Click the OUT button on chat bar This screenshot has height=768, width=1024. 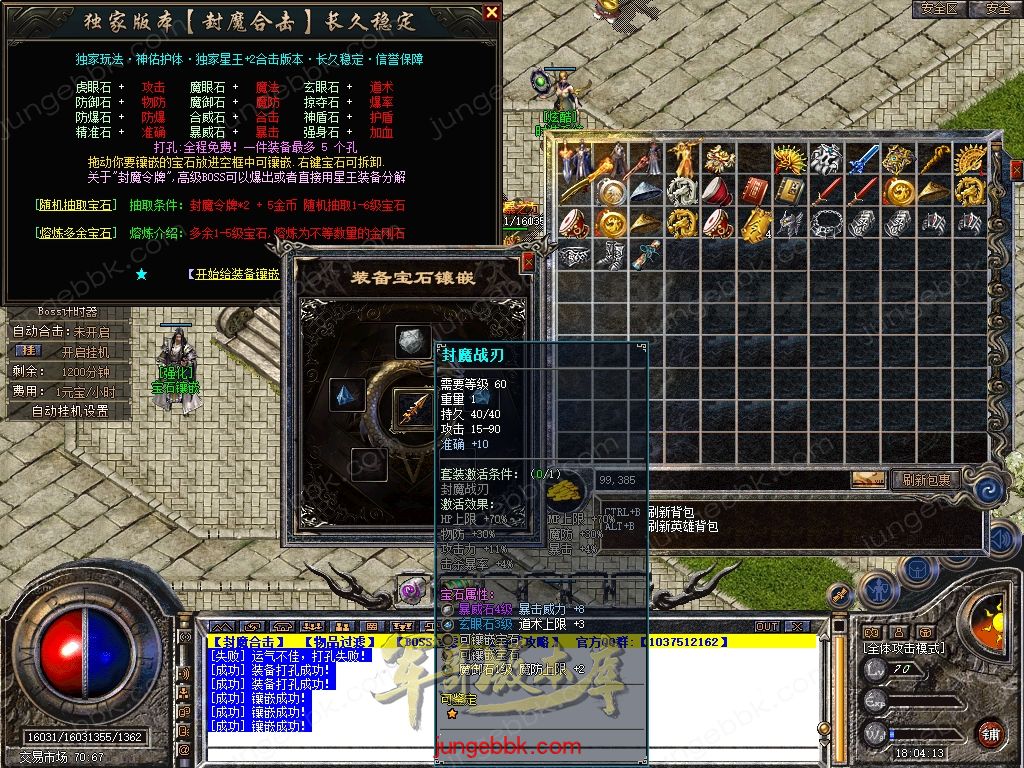pyautogui.click(x=767, y=627)
